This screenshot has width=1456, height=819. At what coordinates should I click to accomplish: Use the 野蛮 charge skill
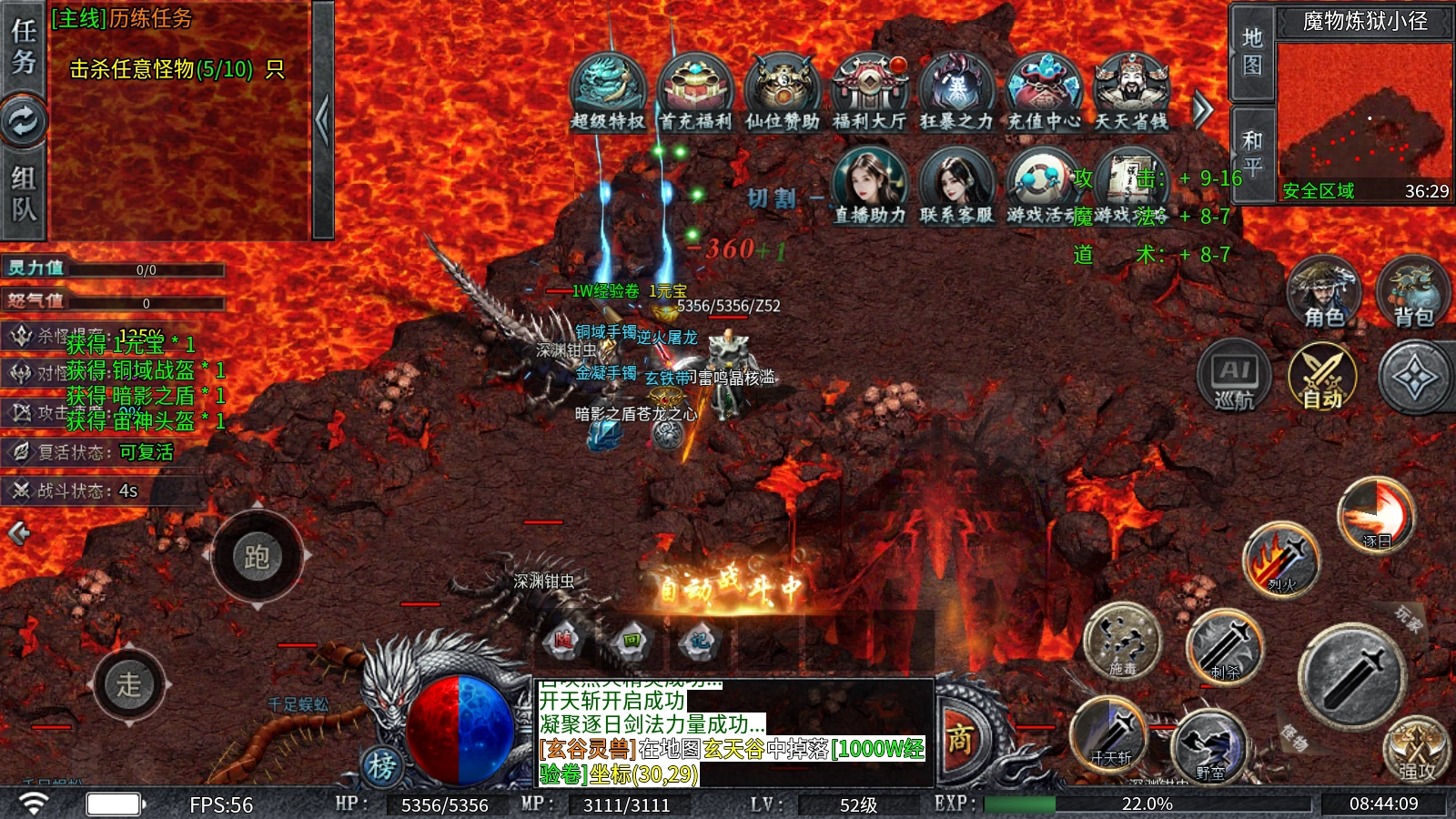pos(1209,746)
